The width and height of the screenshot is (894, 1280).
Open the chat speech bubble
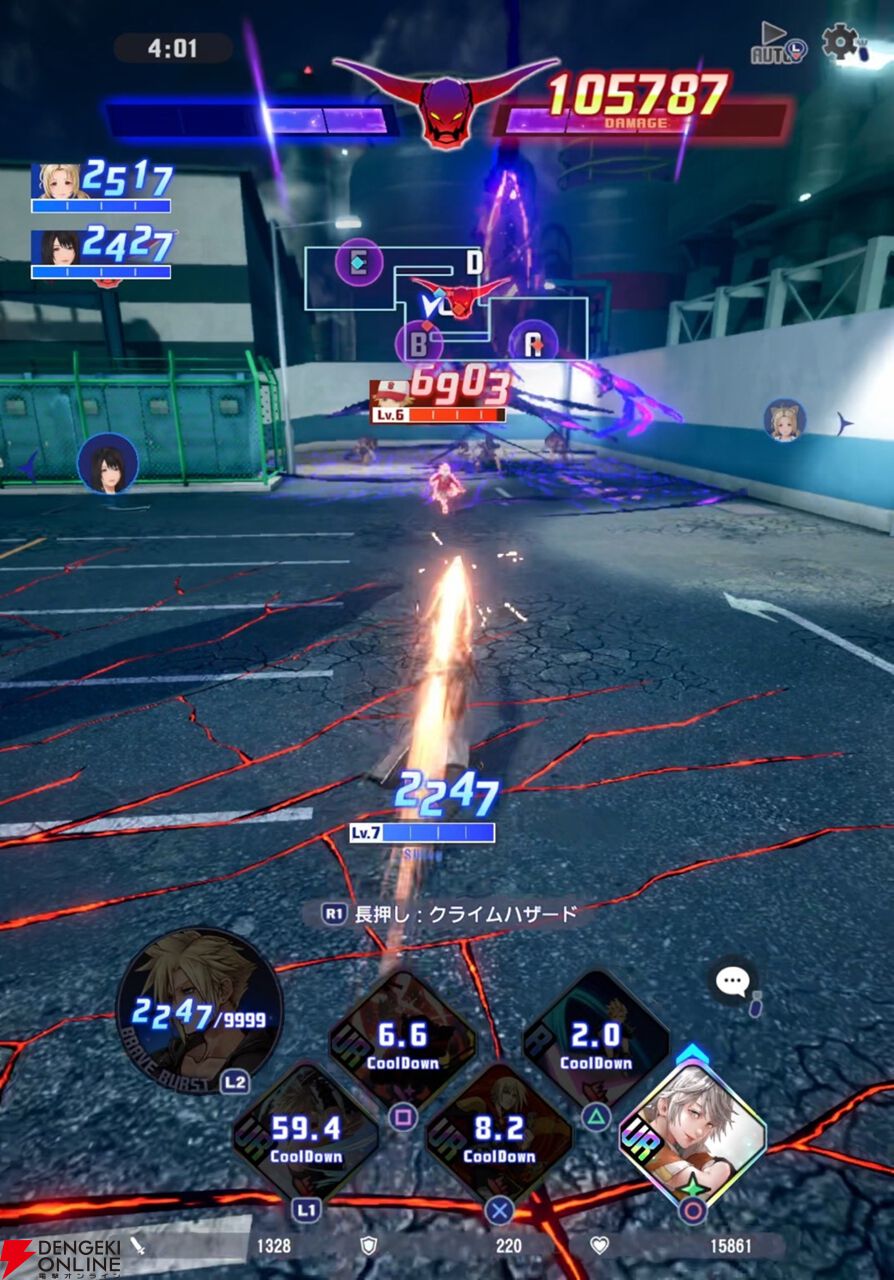[733, 981]
